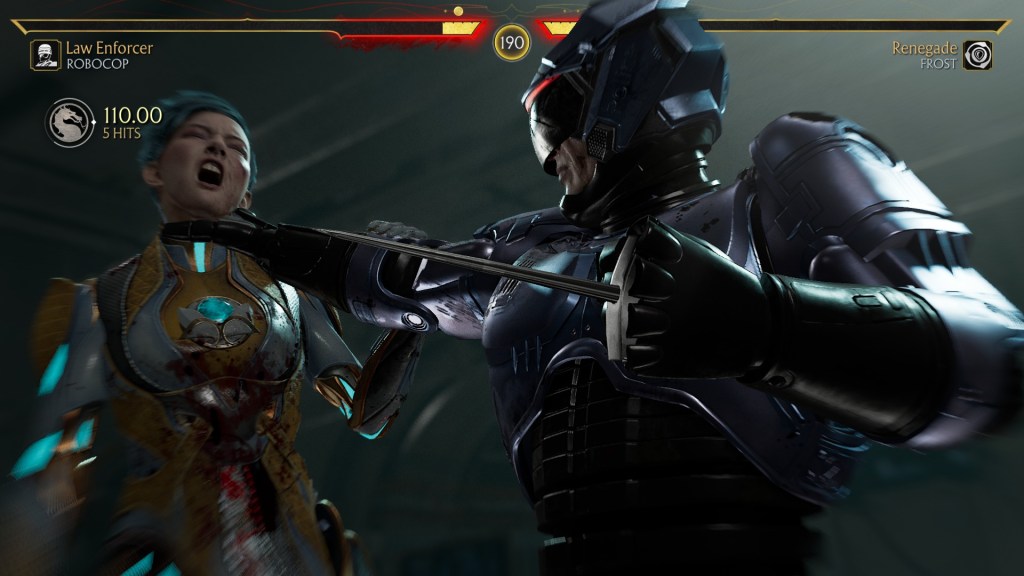The width and height of the screenshot is (1024, 576).
Task: Select the dragon logo combo medallion
Action: coord(69,123)
